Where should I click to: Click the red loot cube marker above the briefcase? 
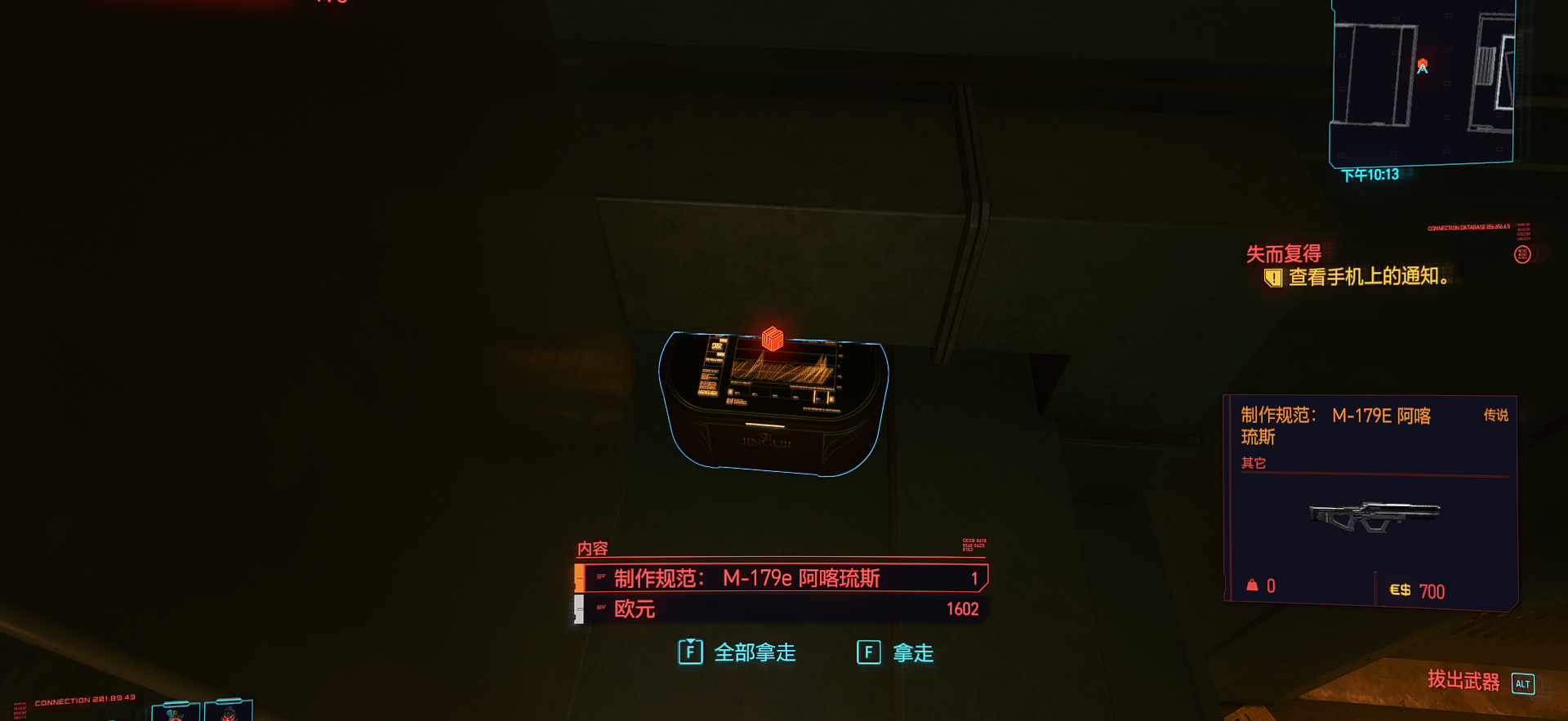[x=771, y=338]
